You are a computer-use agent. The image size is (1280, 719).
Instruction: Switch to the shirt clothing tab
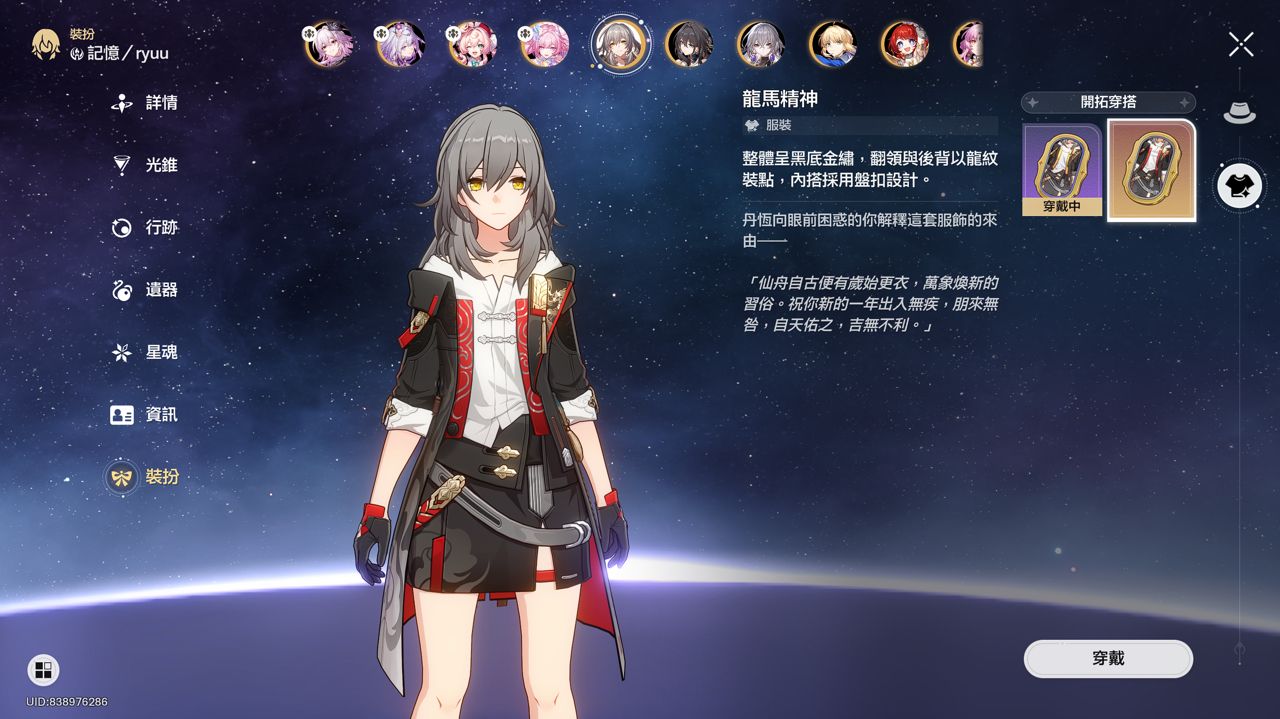(1240, 186)
